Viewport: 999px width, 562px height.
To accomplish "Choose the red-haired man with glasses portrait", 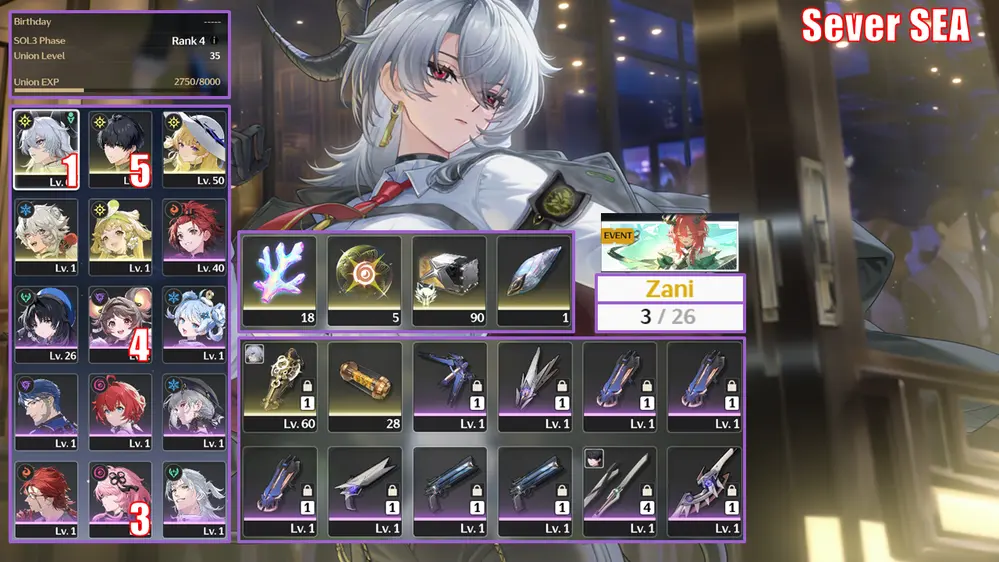I will (x=50, y=499).
